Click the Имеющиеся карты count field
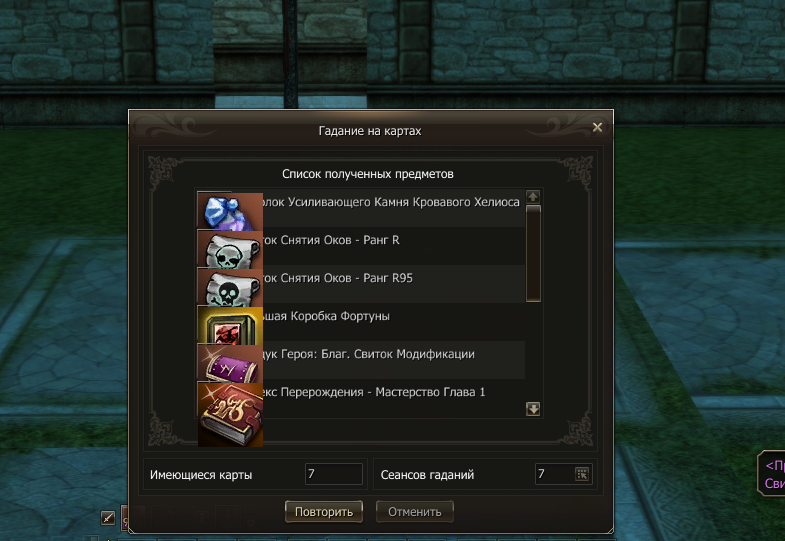 click(334, 474)
